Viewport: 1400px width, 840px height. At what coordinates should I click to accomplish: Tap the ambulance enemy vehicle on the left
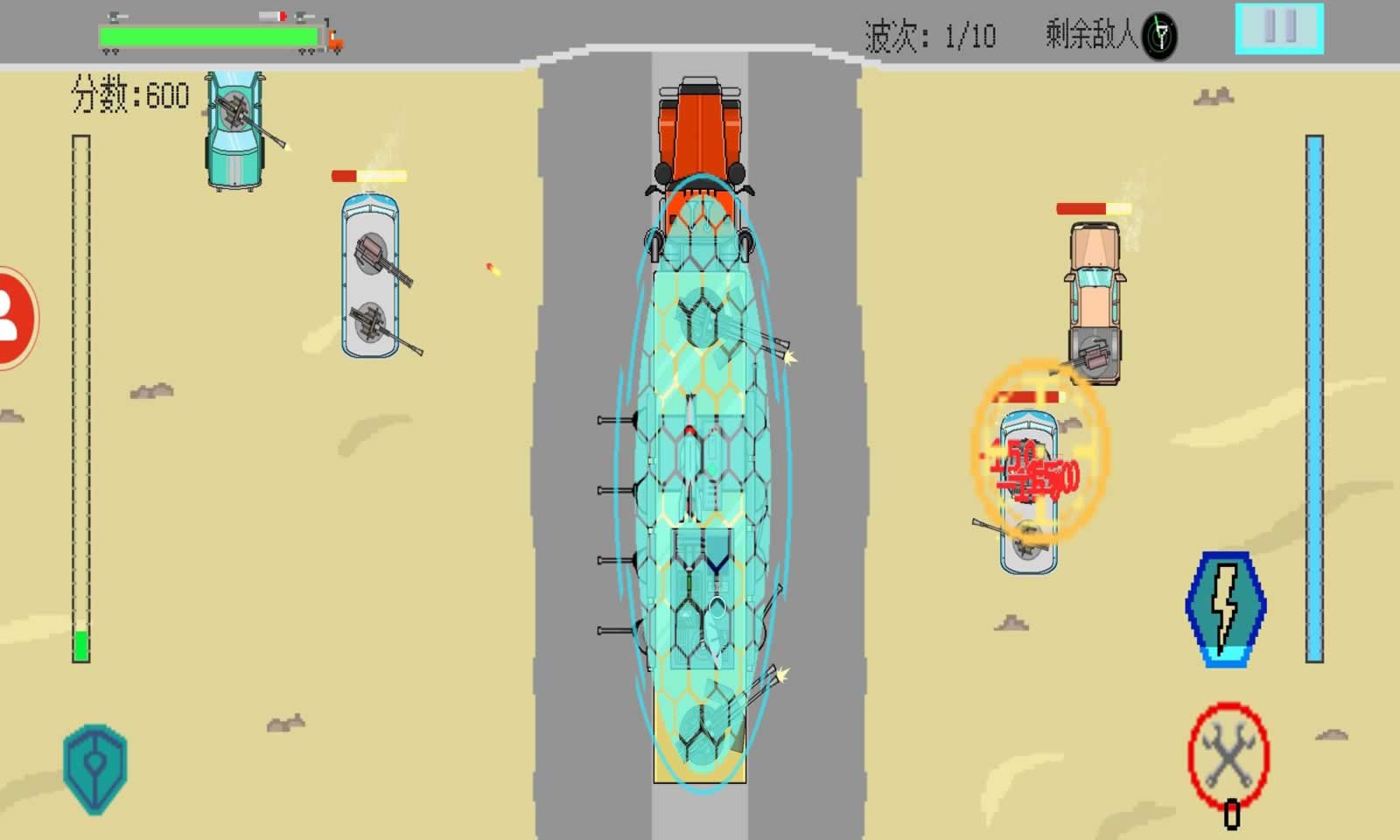coord(371,276)
